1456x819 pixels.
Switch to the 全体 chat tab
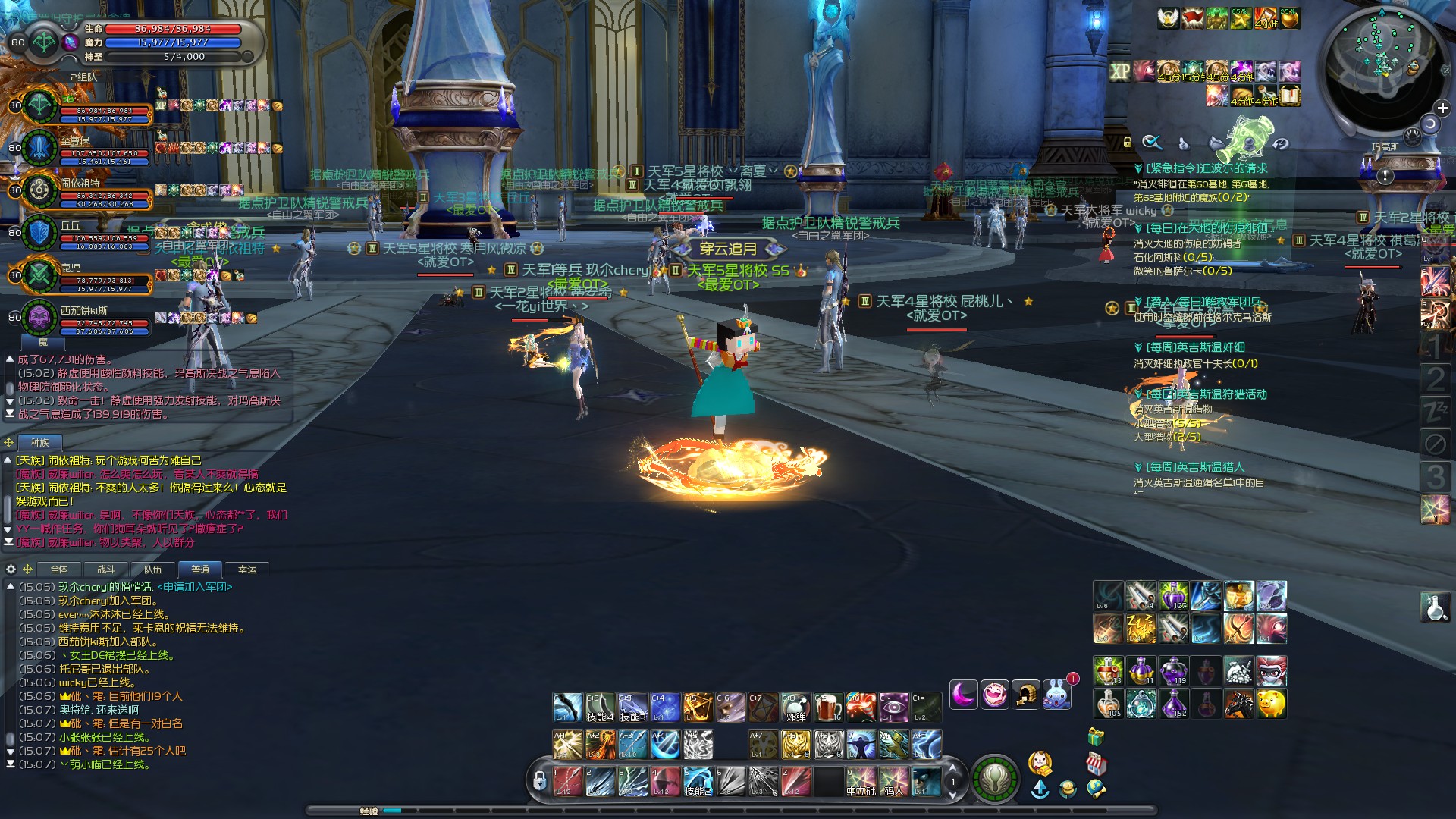(59, 570)
